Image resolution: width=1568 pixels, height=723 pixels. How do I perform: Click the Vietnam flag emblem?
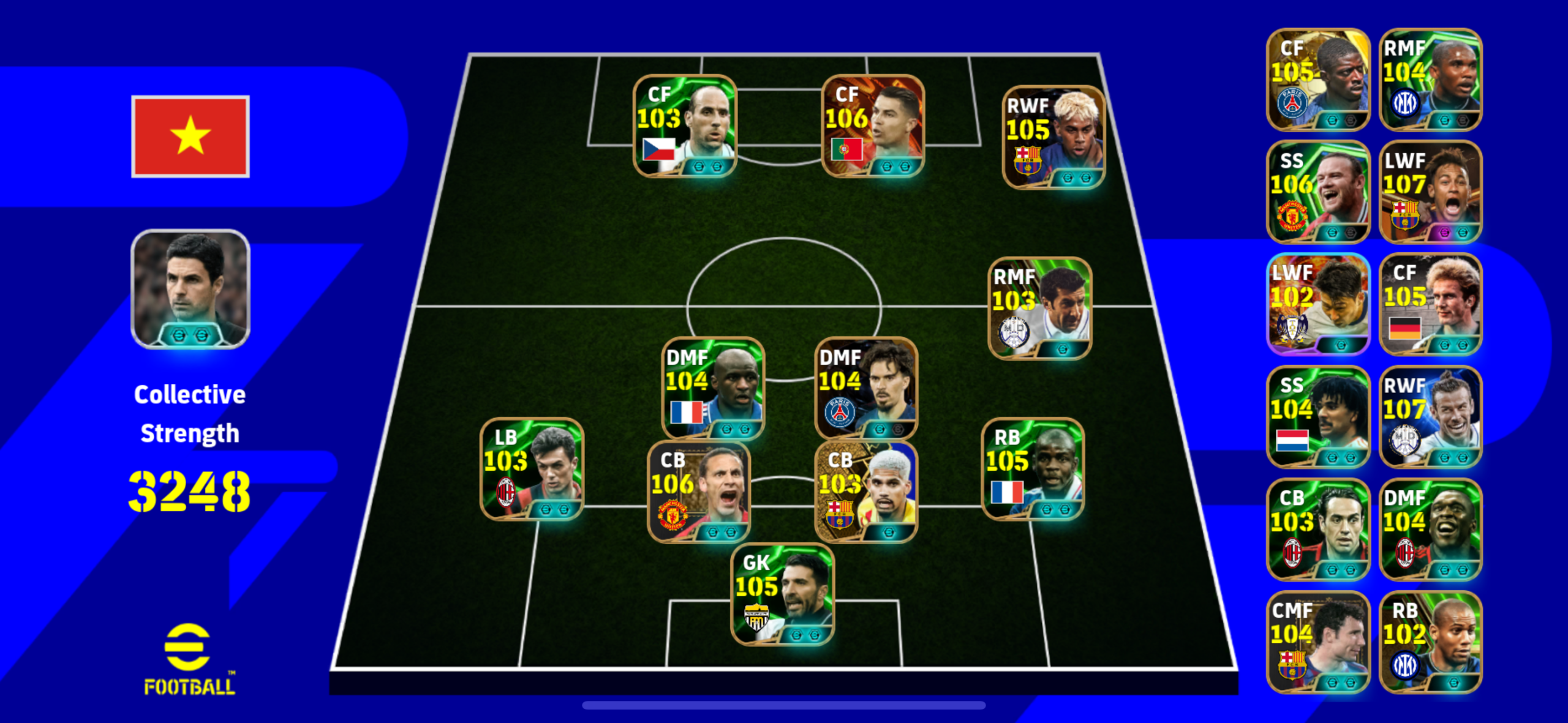pos(190,137)
